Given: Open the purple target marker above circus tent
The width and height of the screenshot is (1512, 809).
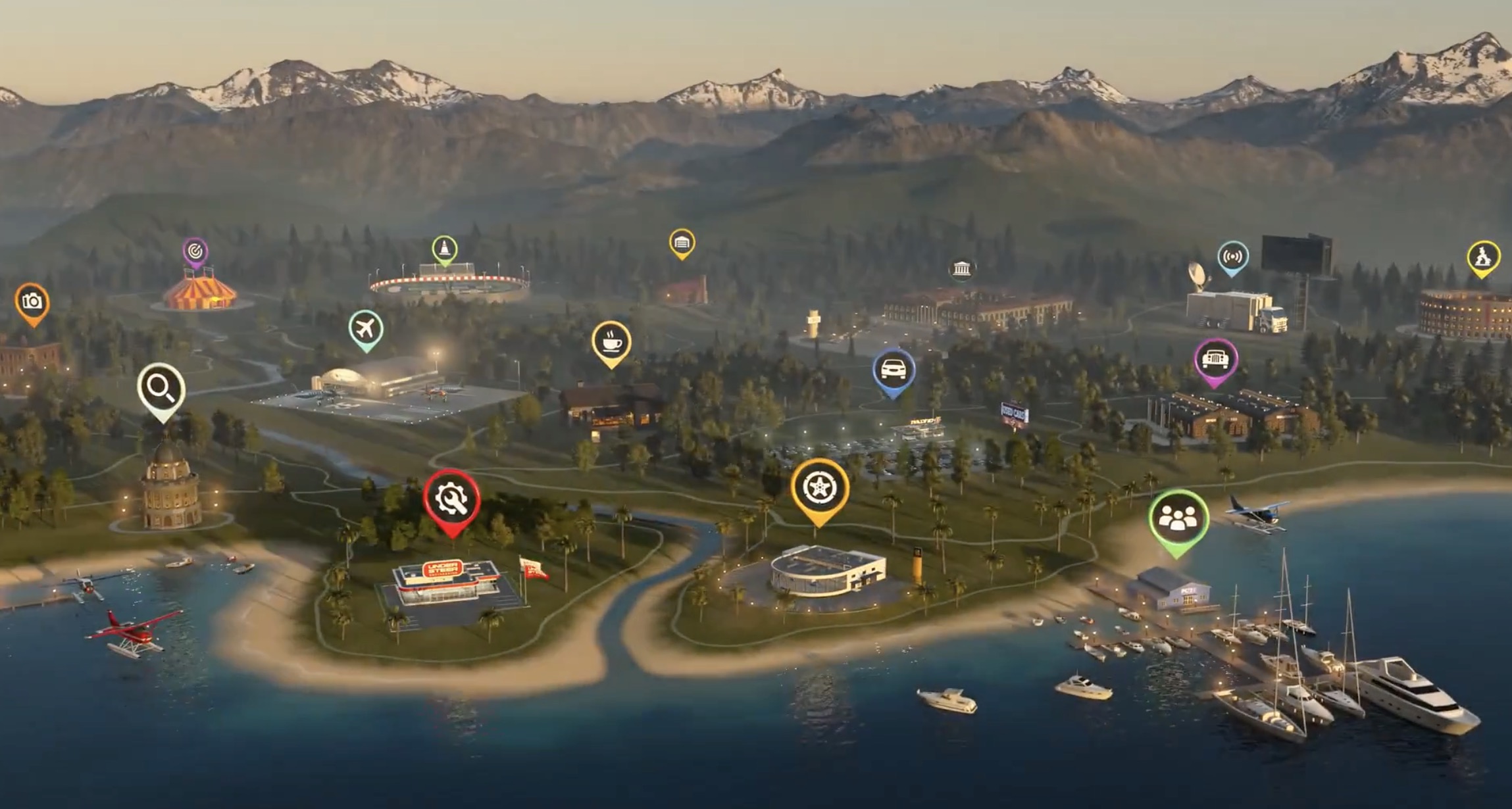Looking at the screenshot, I should click(195, 251).
